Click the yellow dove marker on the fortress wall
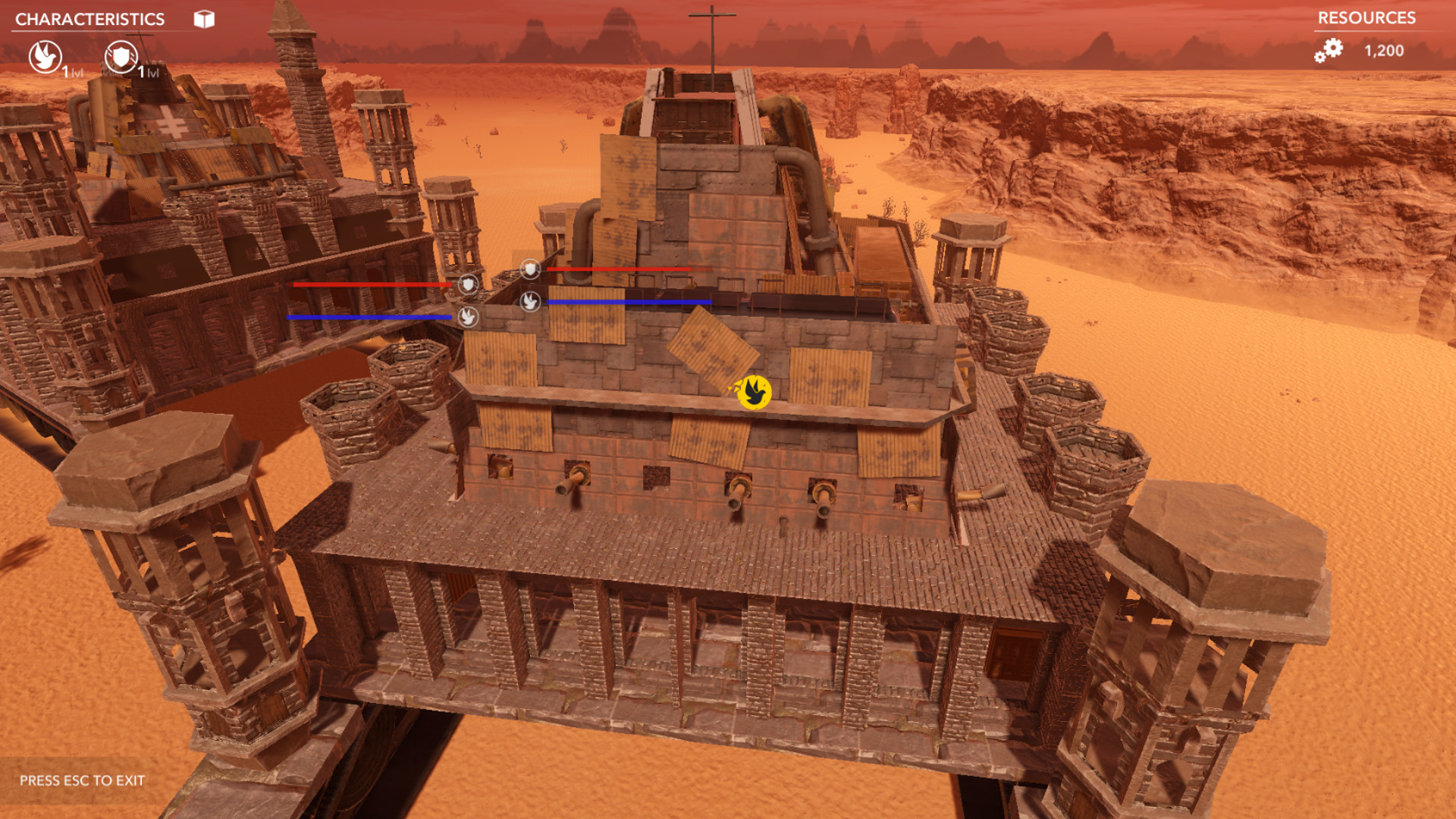Screen dimensions: 1456x819 click(753, 394)
